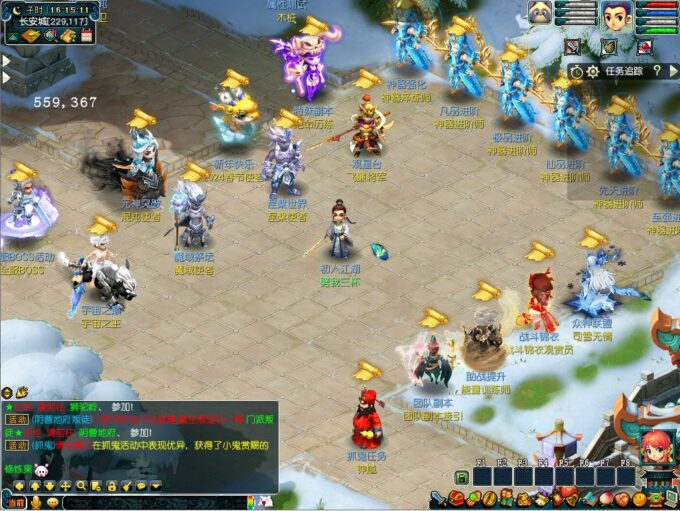Click the 活动 tag in chat log
Viewport: 680px width, 511px height.
point(16,420)
